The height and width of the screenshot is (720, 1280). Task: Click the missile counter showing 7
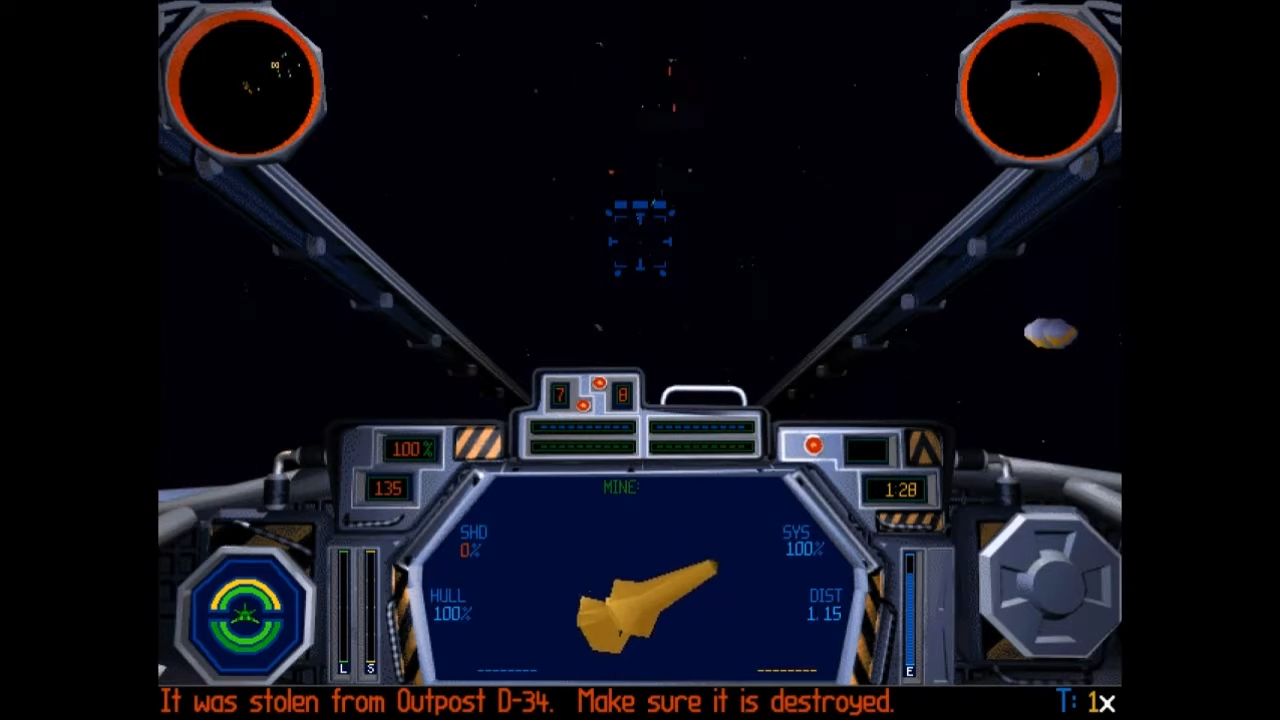[x=559, y=395]
